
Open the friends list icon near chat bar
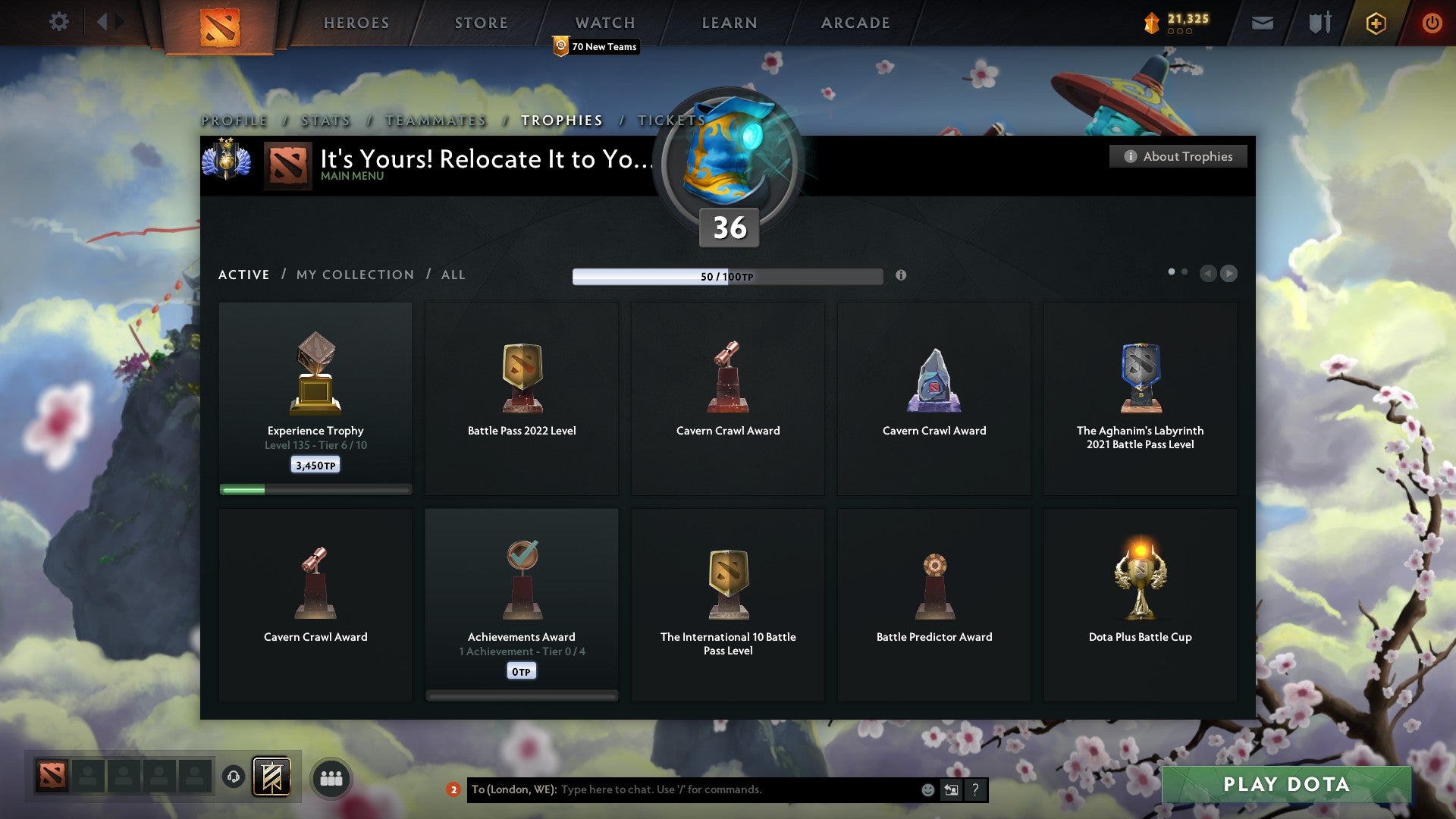330,777
